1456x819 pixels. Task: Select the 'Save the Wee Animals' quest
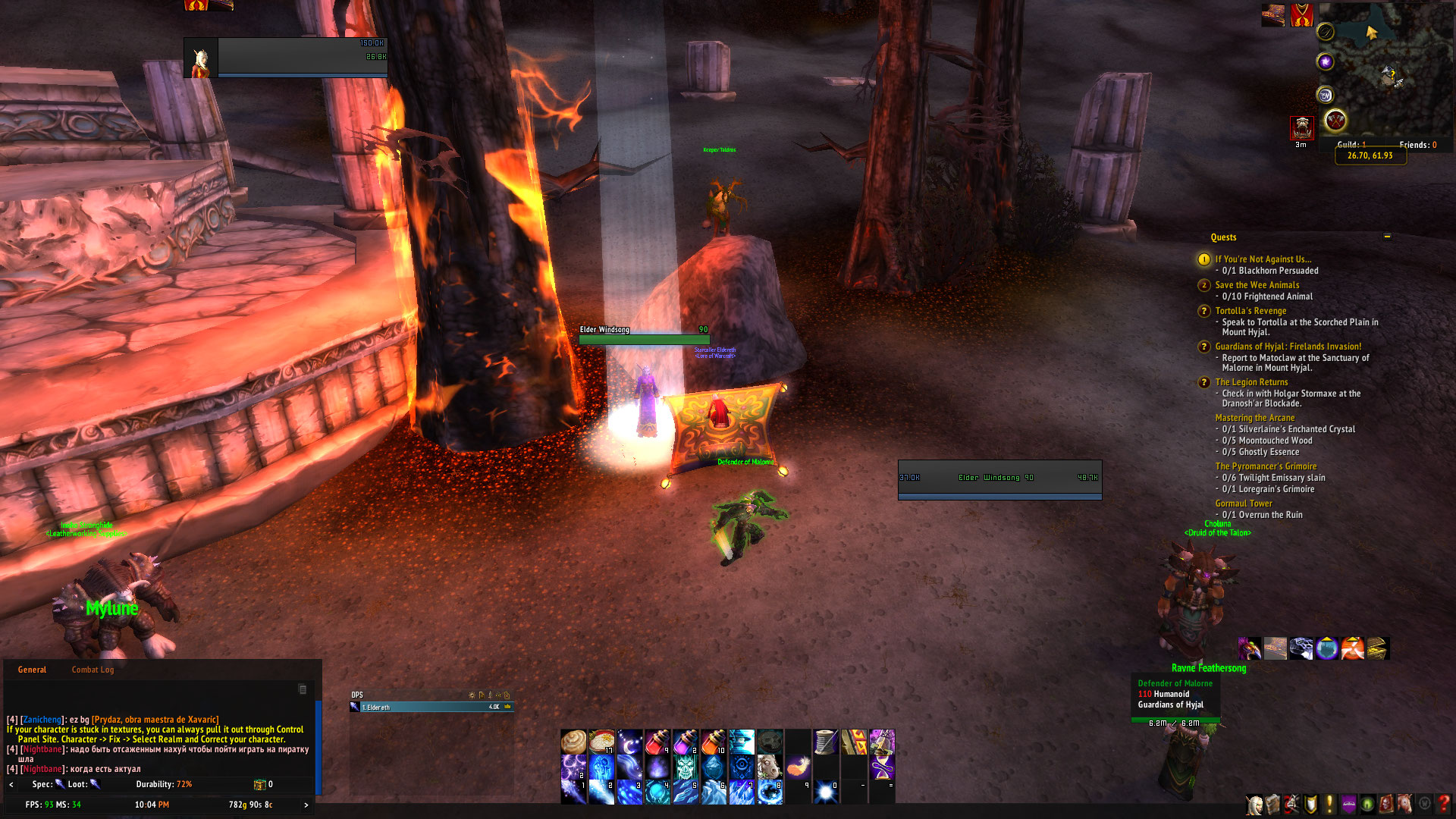point(1257,285)
